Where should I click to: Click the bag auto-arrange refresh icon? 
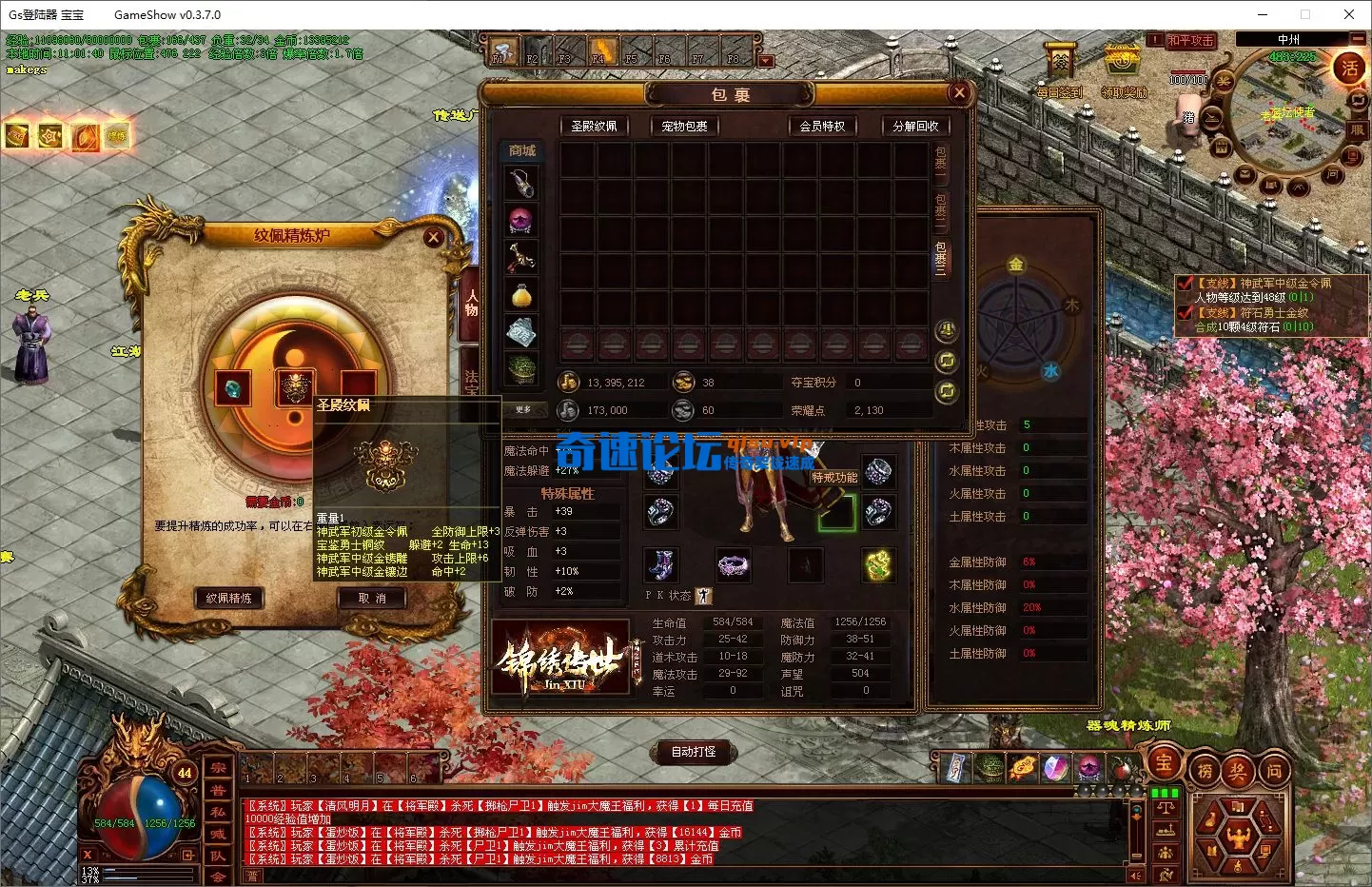tap(946, 362)
